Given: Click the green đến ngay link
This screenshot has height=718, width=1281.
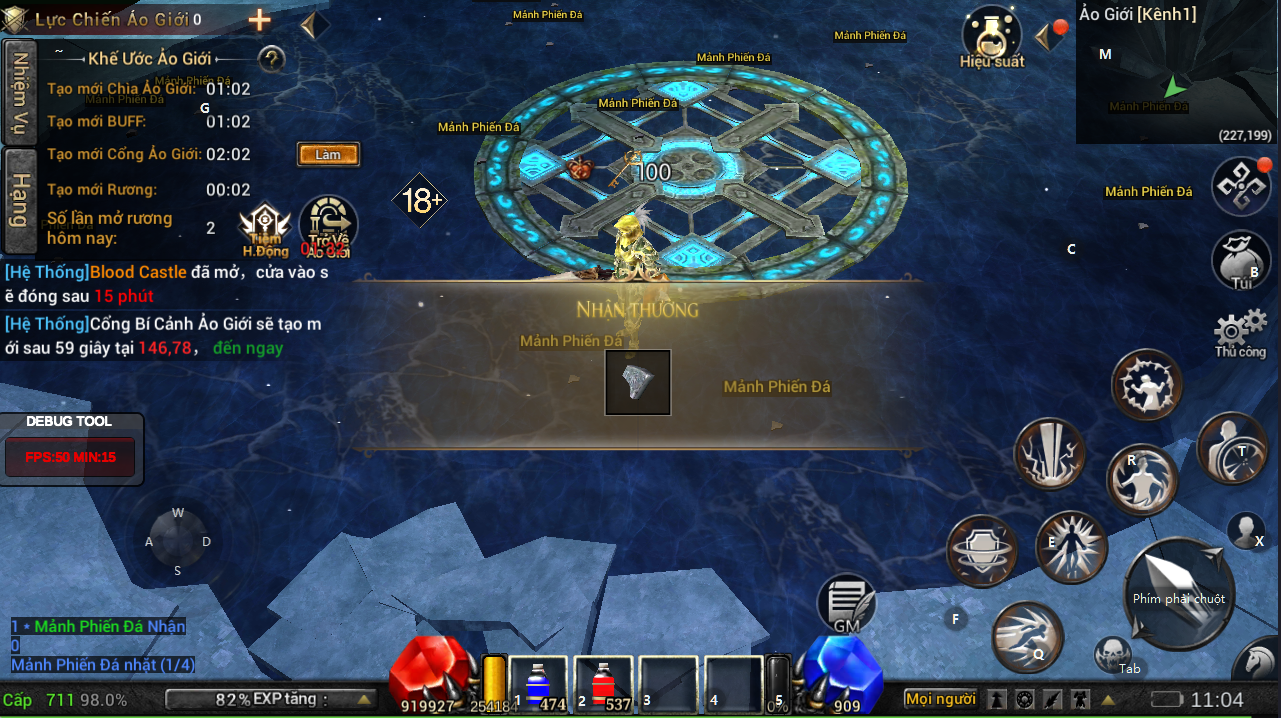Looking at the screenshot, I should (x=248, y=348).
